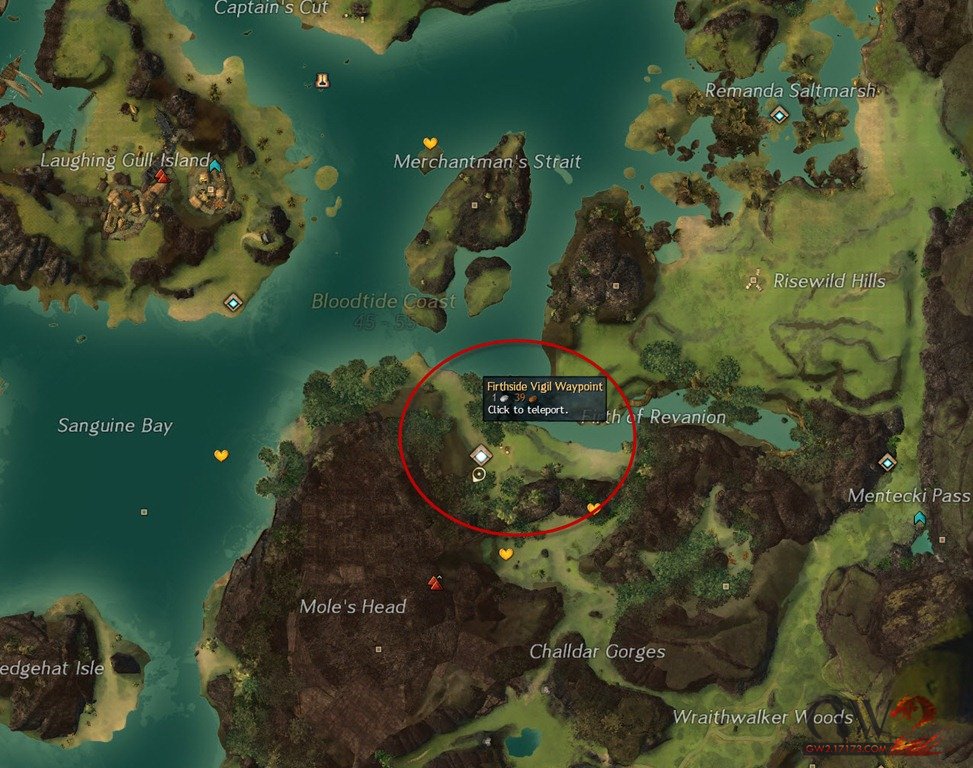Choose the waypoint above Mentecki Pass
Image resolution: width=973 pixels, height=768 pixels.
point(887,461)
